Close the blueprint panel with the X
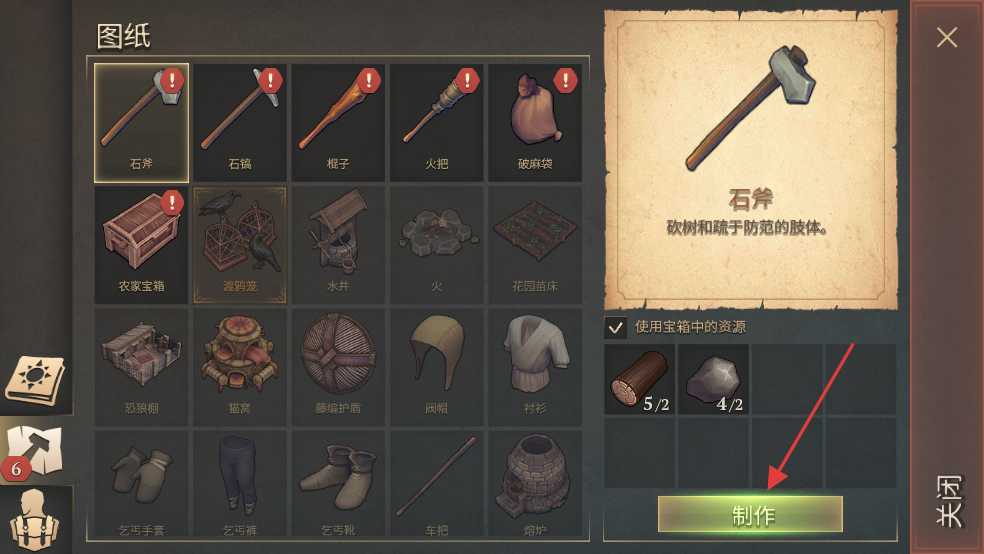The width and height of the screenshot is (984, 554). (x=946, y=38)
